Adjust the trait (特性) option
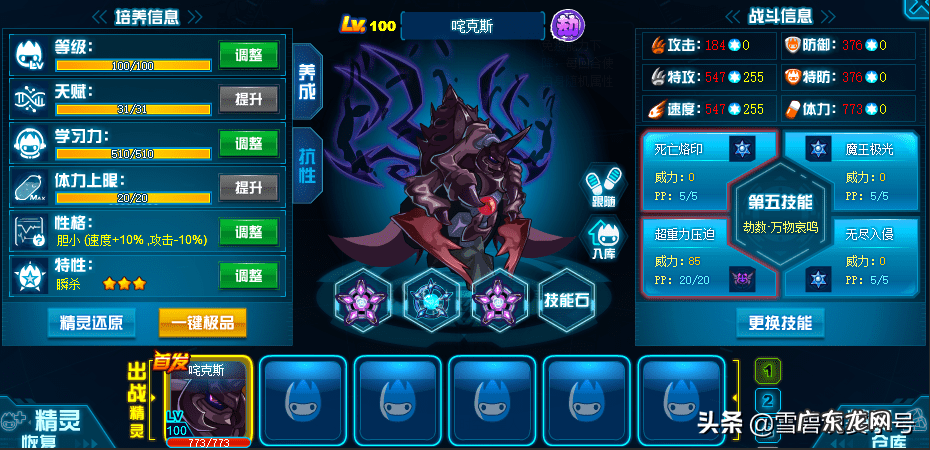This screenshot has height=450, width=930. click(x=248, y=276)
